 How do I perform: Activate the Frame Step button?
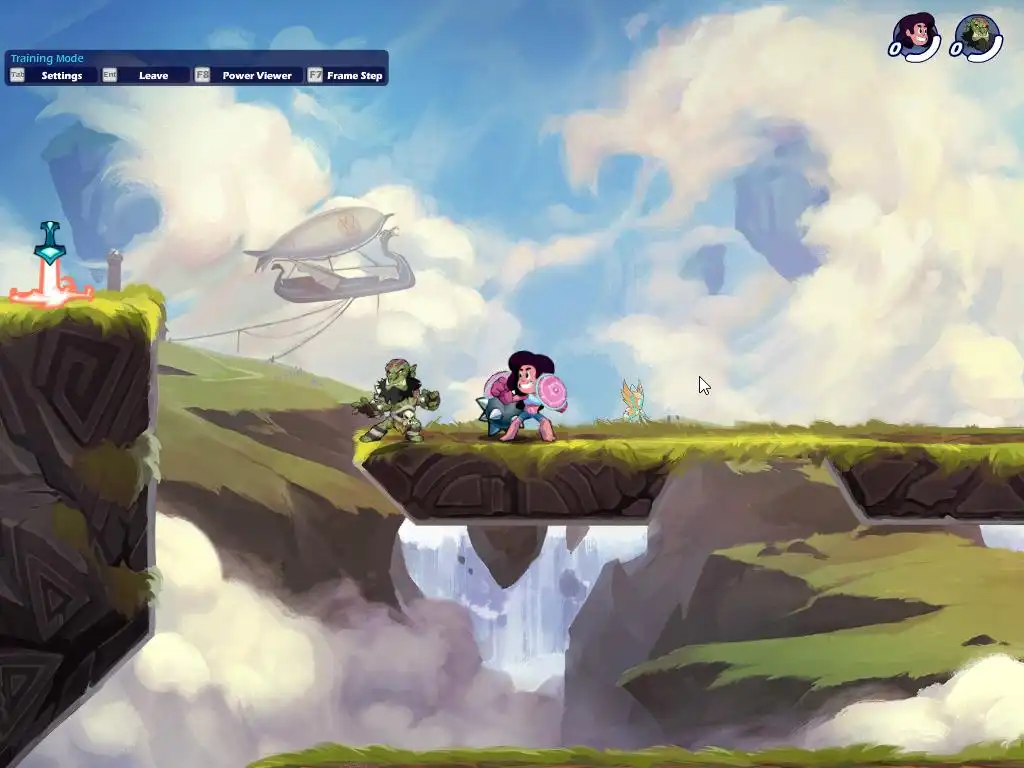[346, 75]
